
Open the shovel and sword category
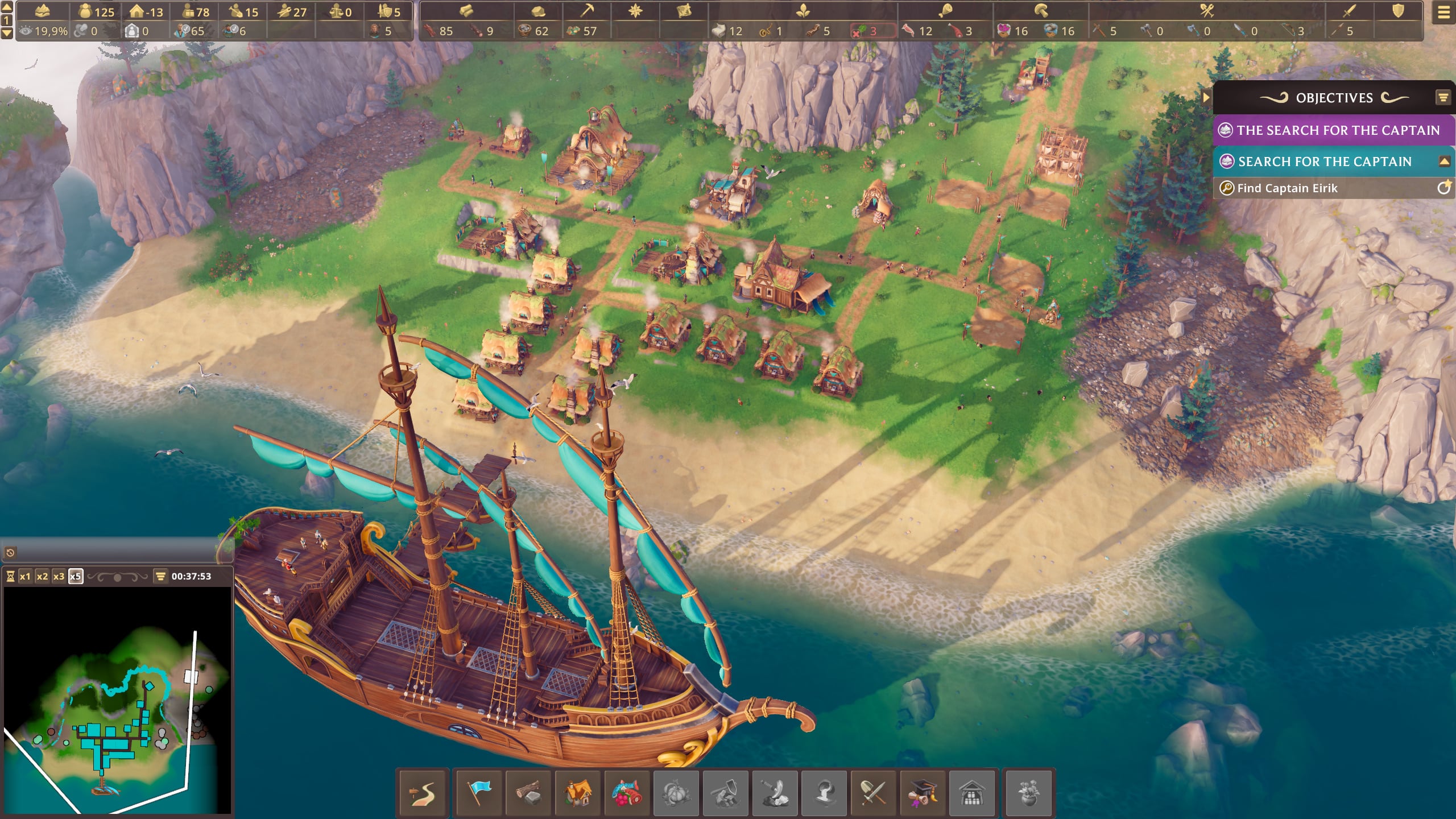(x=874, y=792)
